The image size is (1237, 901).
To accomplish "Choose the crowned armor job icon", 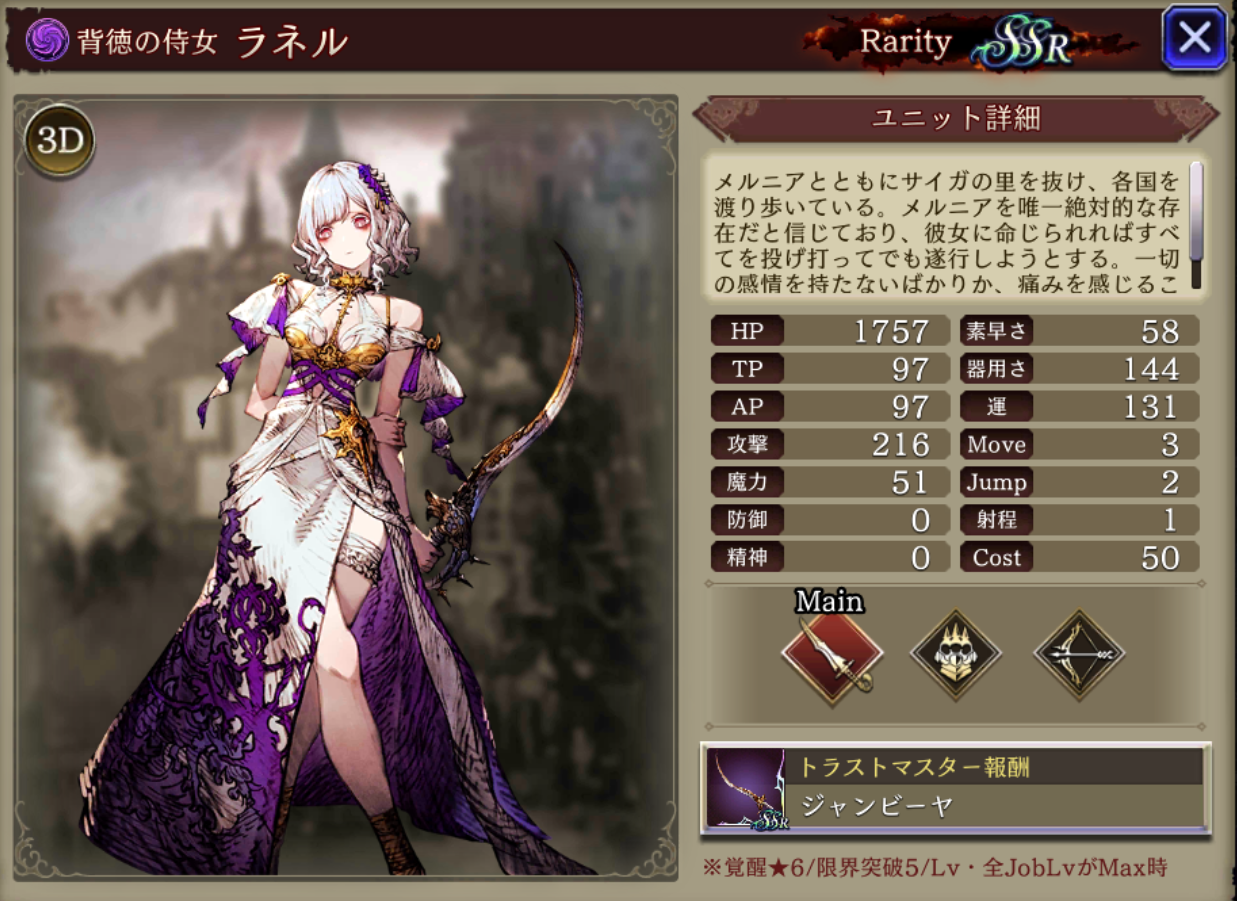I will click(956, 655).
